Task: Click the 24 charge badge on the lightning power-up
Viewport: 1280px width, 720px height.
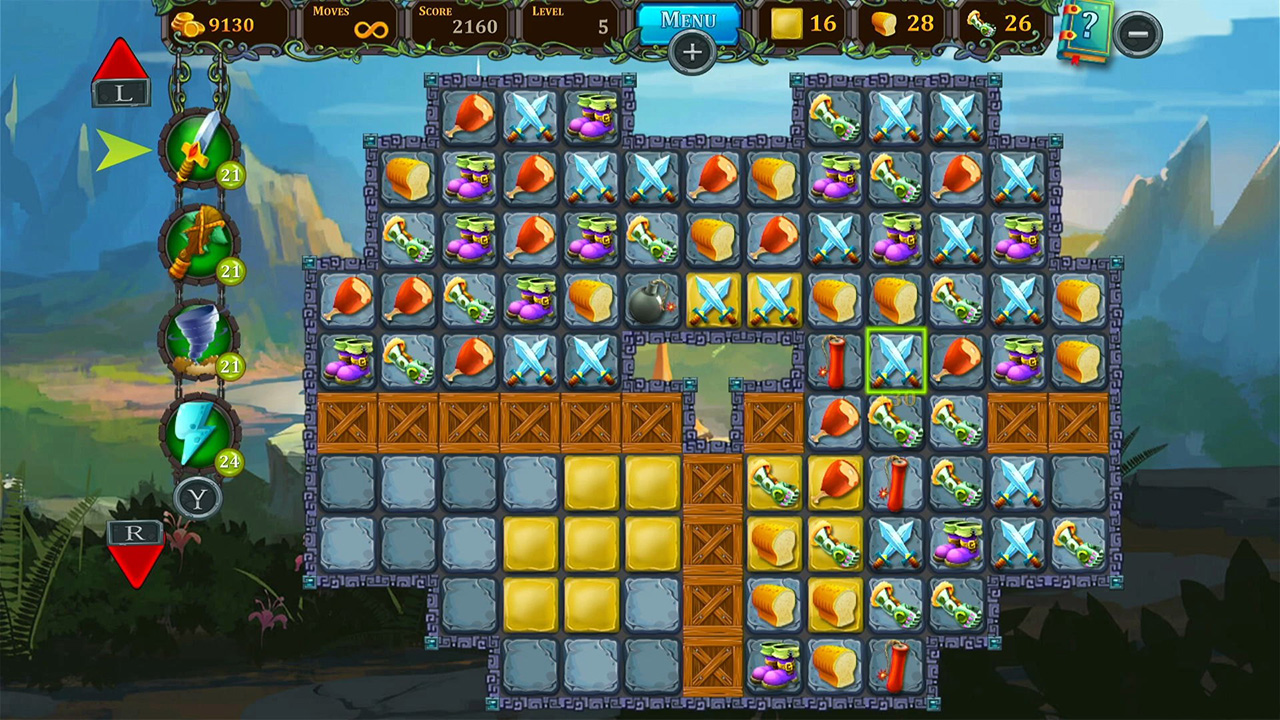Action: pos(229,462)
